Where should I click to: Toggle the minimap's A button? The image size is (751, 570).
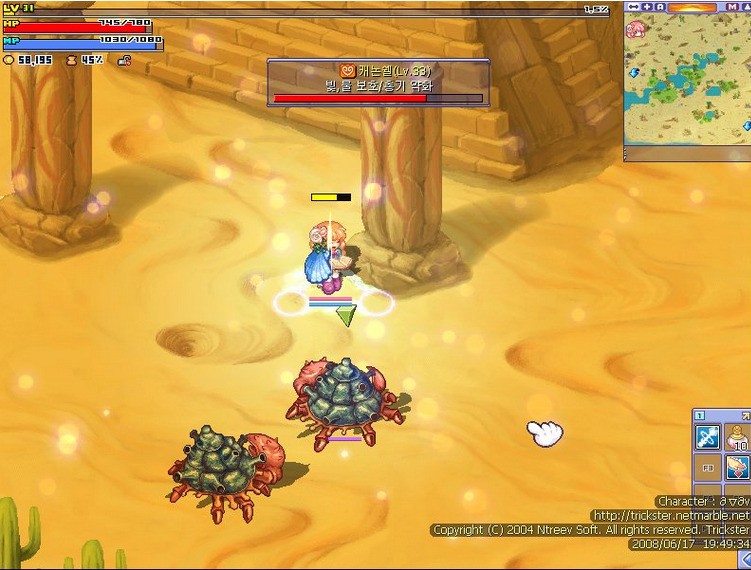(660, 7)
